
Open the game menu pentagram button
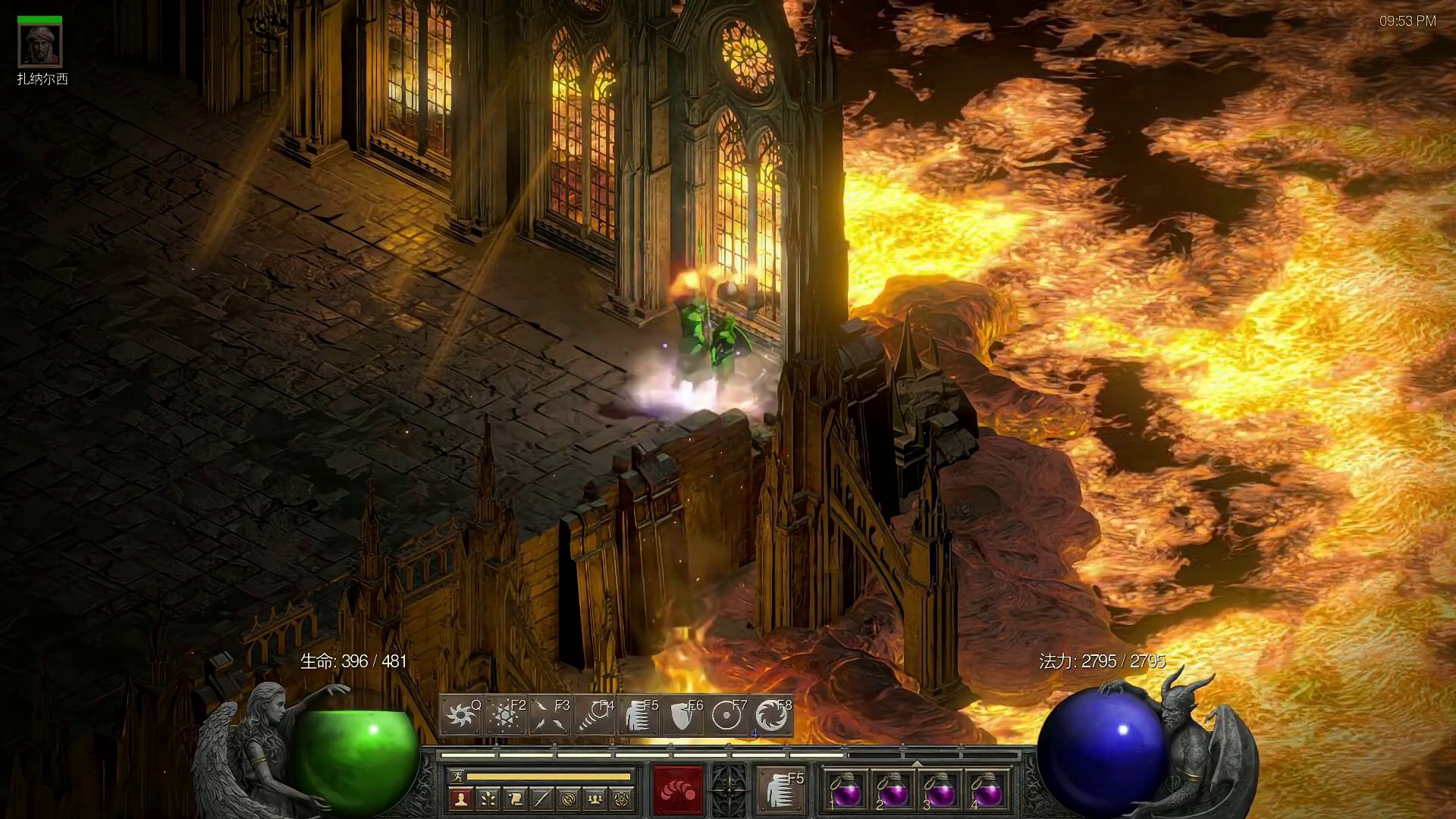pos(623,799)
